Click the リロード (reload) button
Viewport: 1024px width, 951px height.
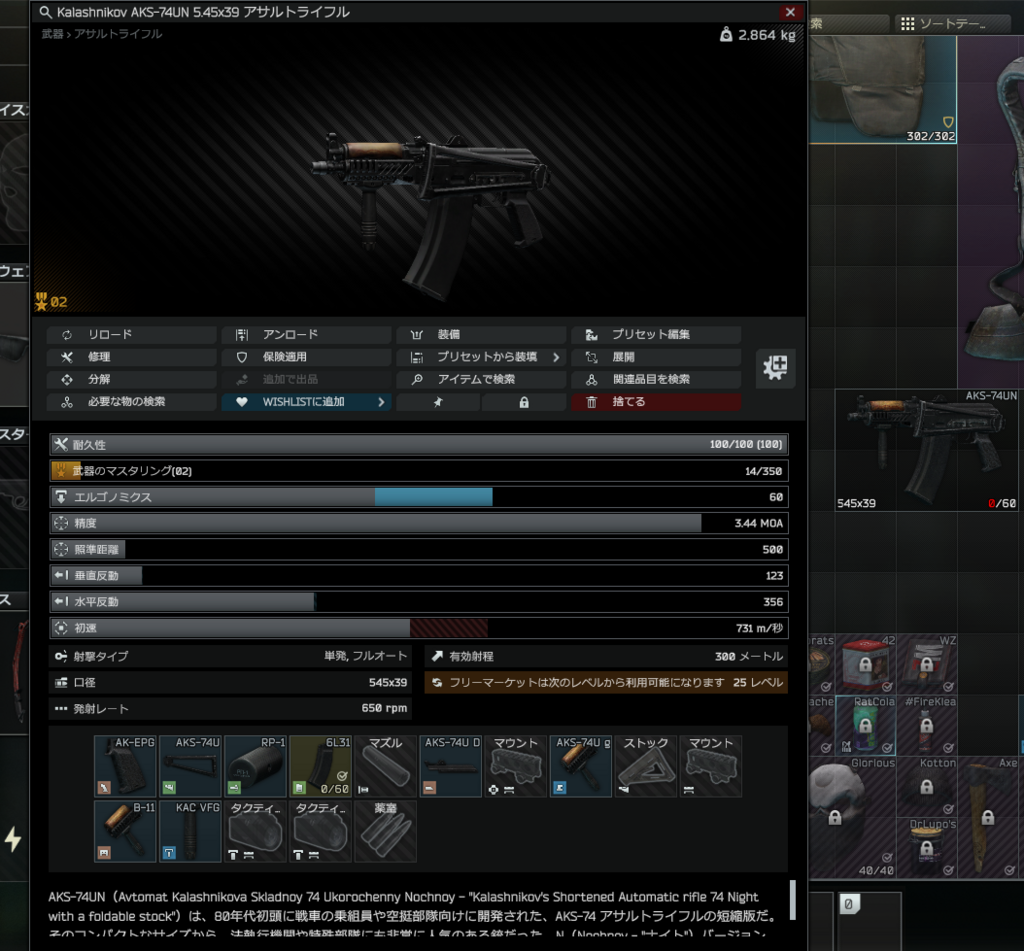click(x=131, y=335)
